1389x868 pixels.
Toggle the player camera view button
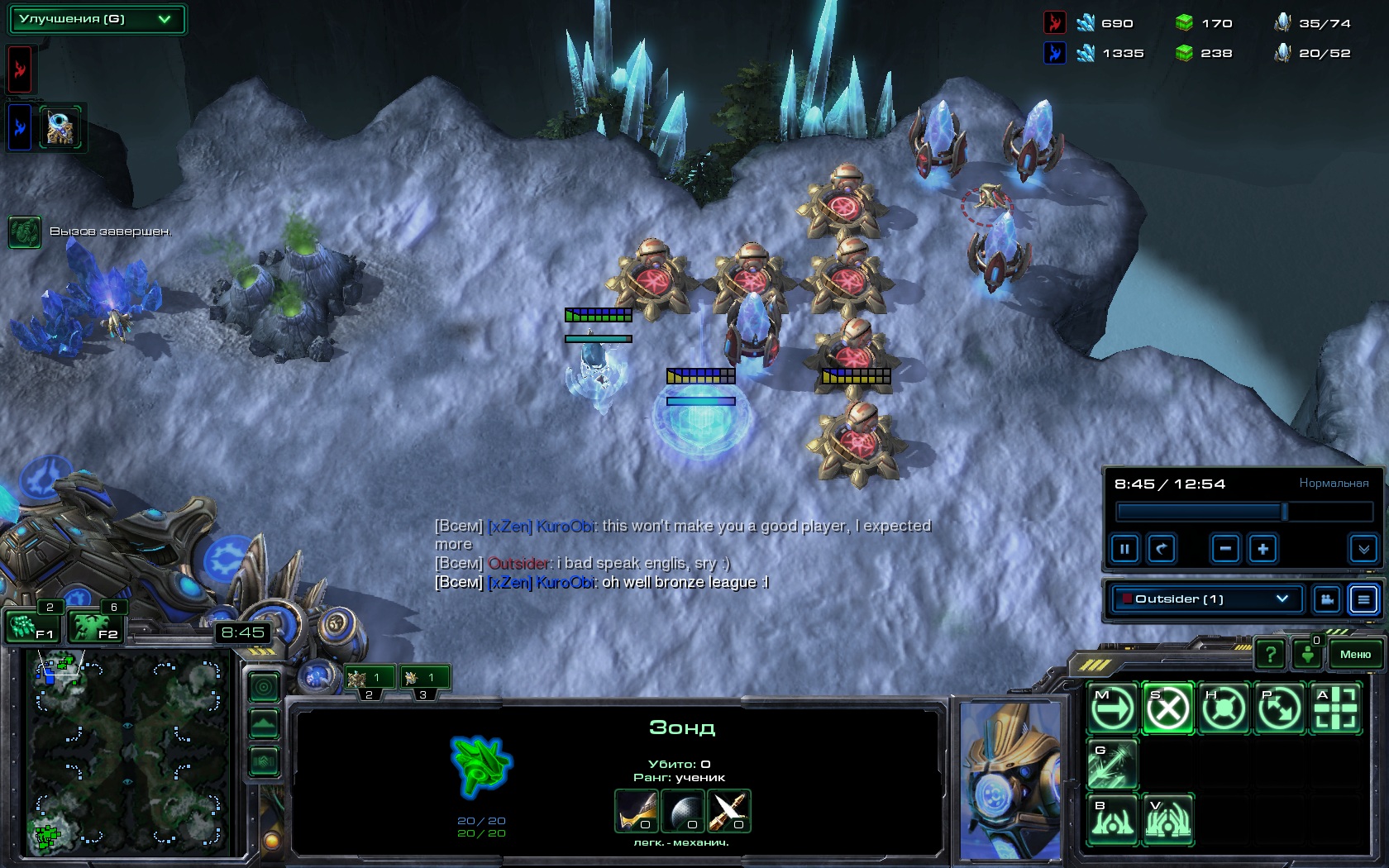(1327, 599)
